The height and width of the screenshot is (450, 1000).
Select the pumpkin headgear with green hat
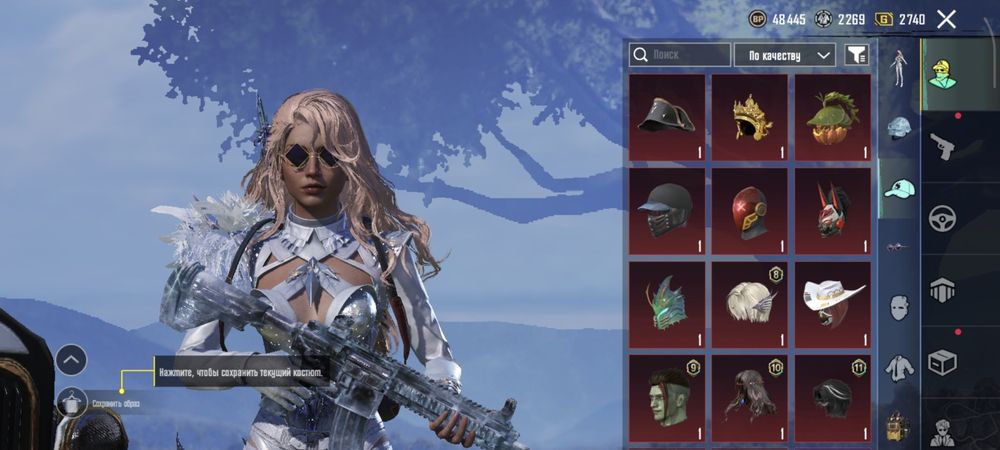[832, 117]
